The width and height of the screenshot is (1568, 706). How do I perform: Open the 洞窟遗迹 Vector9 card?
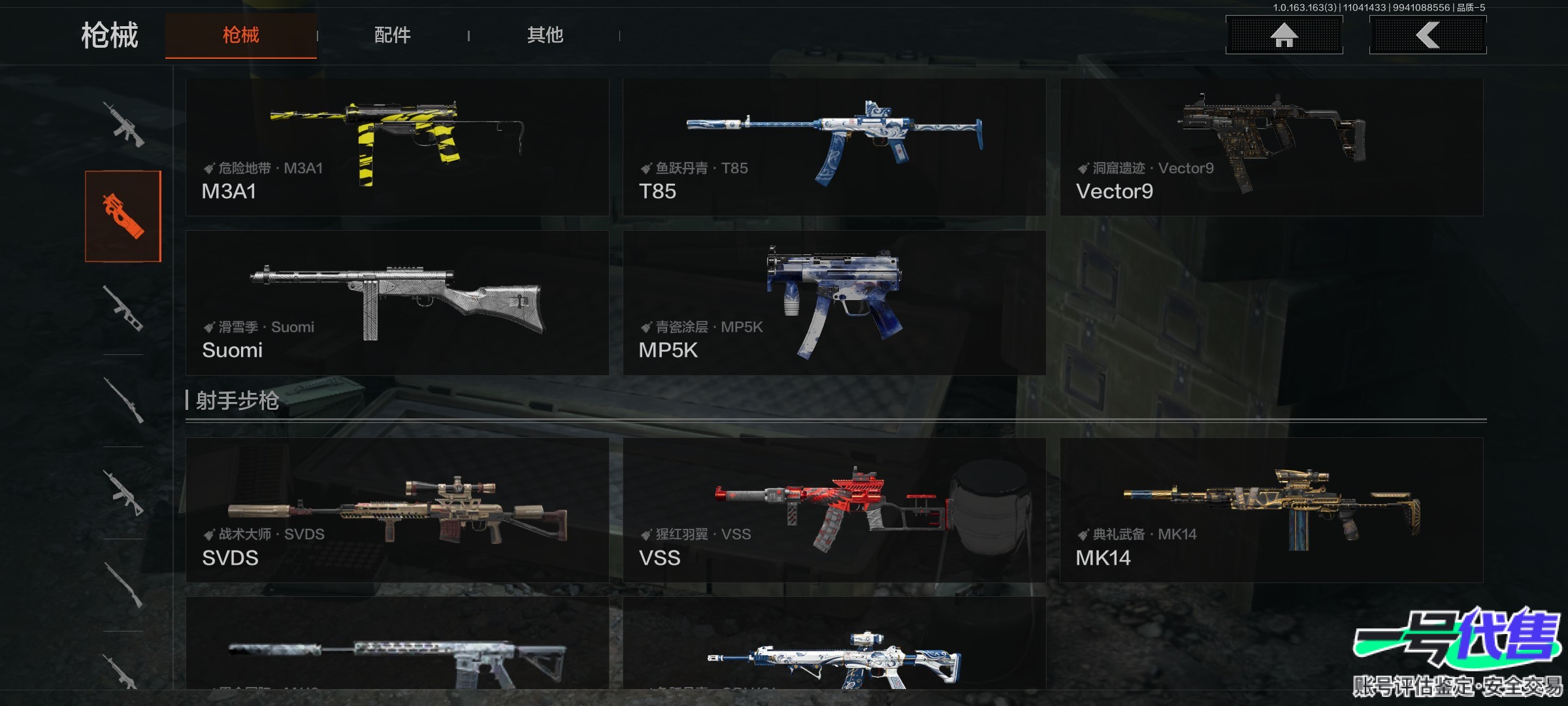[x=1271, y=147]
